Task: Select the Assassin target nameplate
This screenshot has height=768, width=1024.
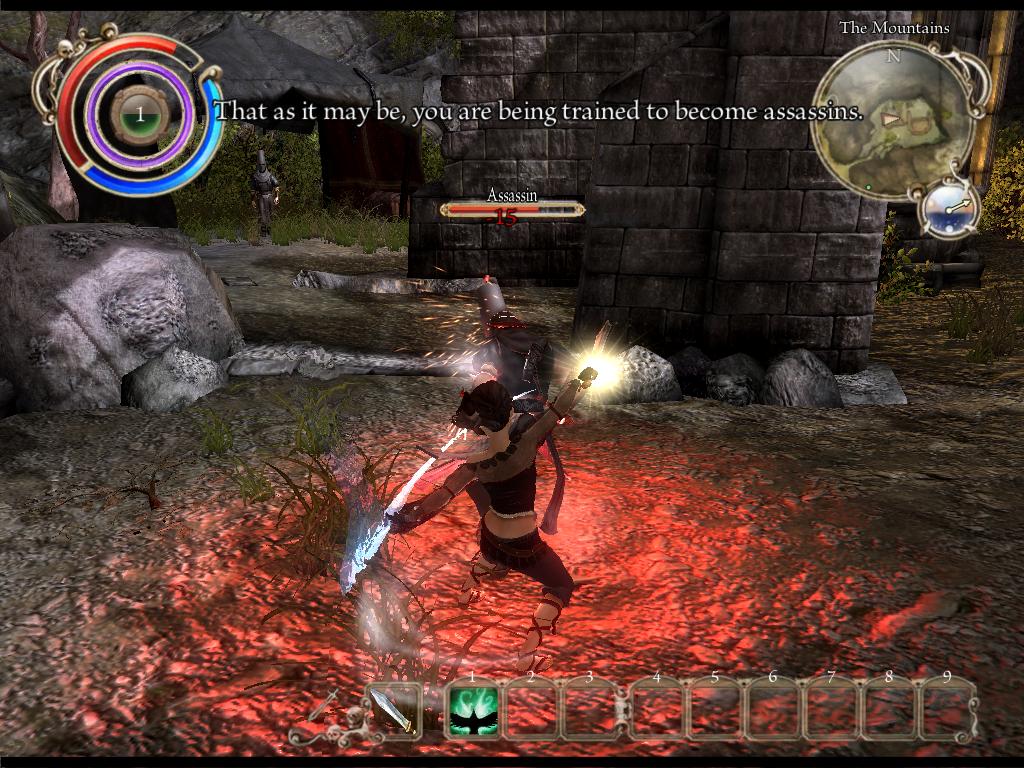Action: click(x=512, y=204)
